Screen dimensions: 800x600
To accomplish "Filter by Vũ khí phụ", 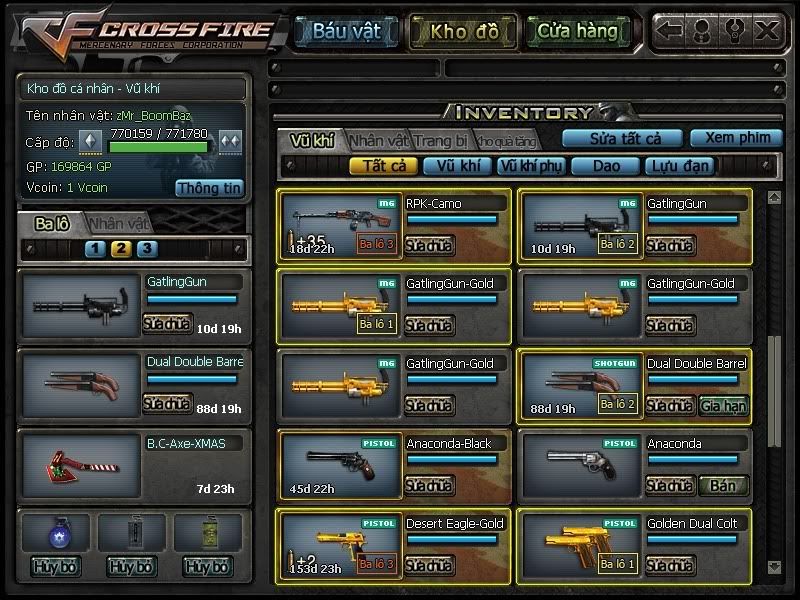I will (530, 166).
